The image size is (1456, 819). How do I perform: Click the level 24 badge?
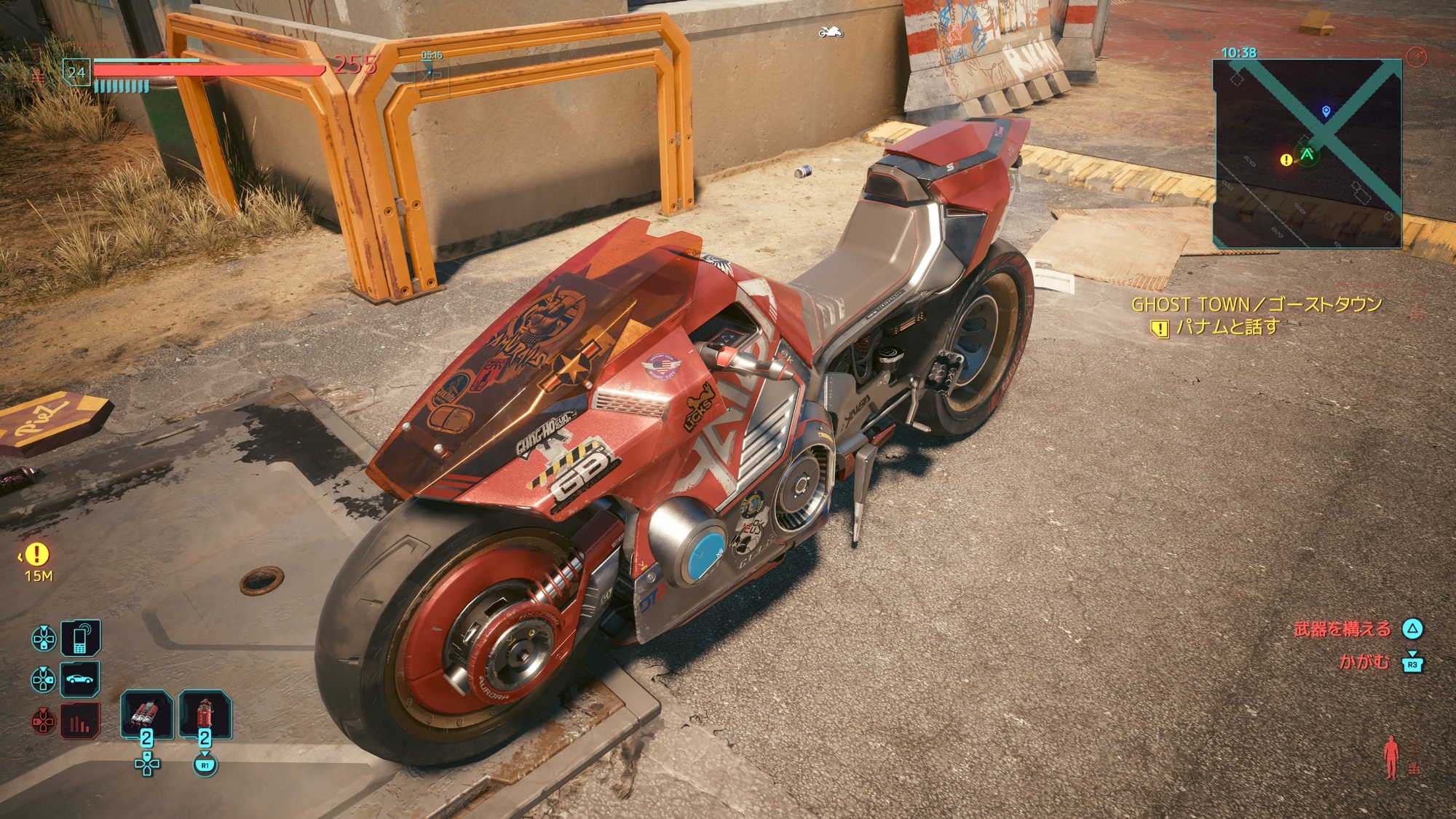click(x=76, y=72)
